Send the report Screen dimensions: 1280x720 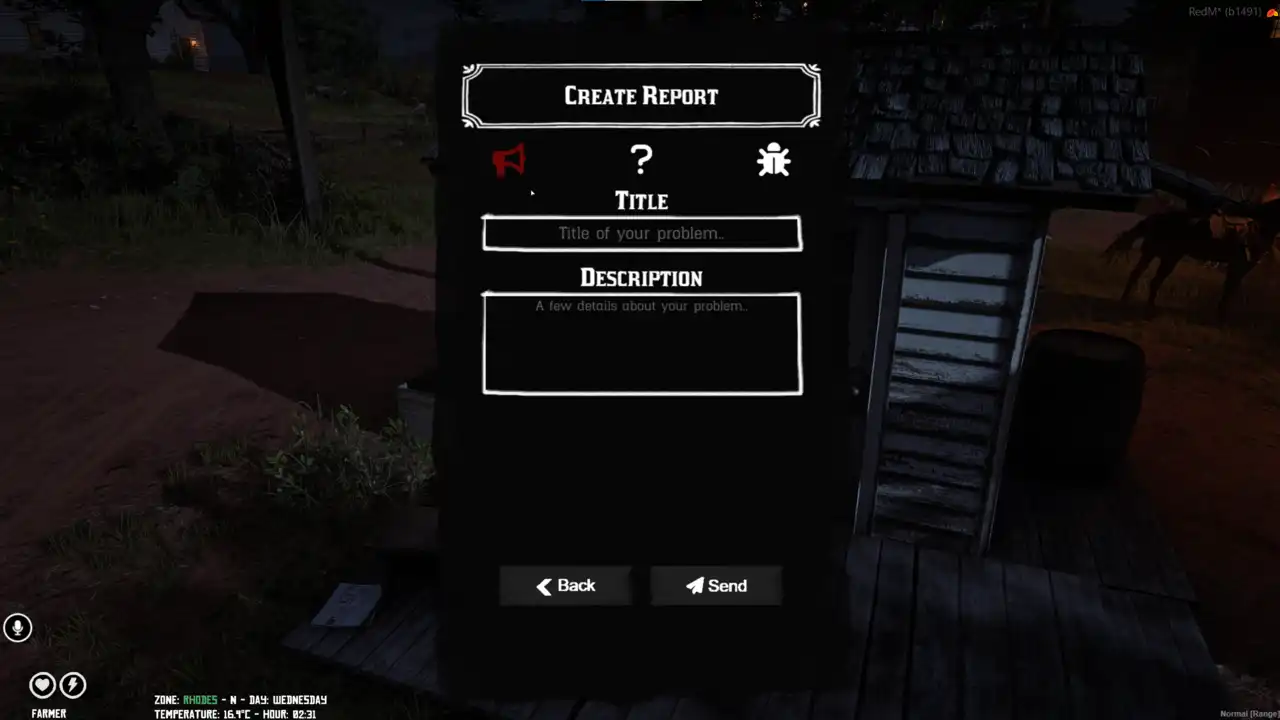click(x=716, y=586)
